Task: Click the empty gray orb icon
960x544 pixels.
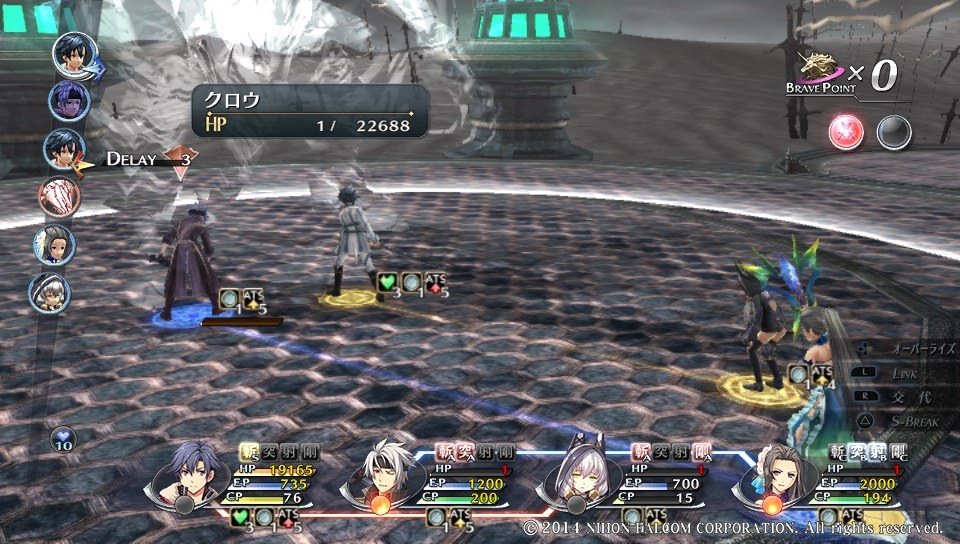Action: coord(892,131)
